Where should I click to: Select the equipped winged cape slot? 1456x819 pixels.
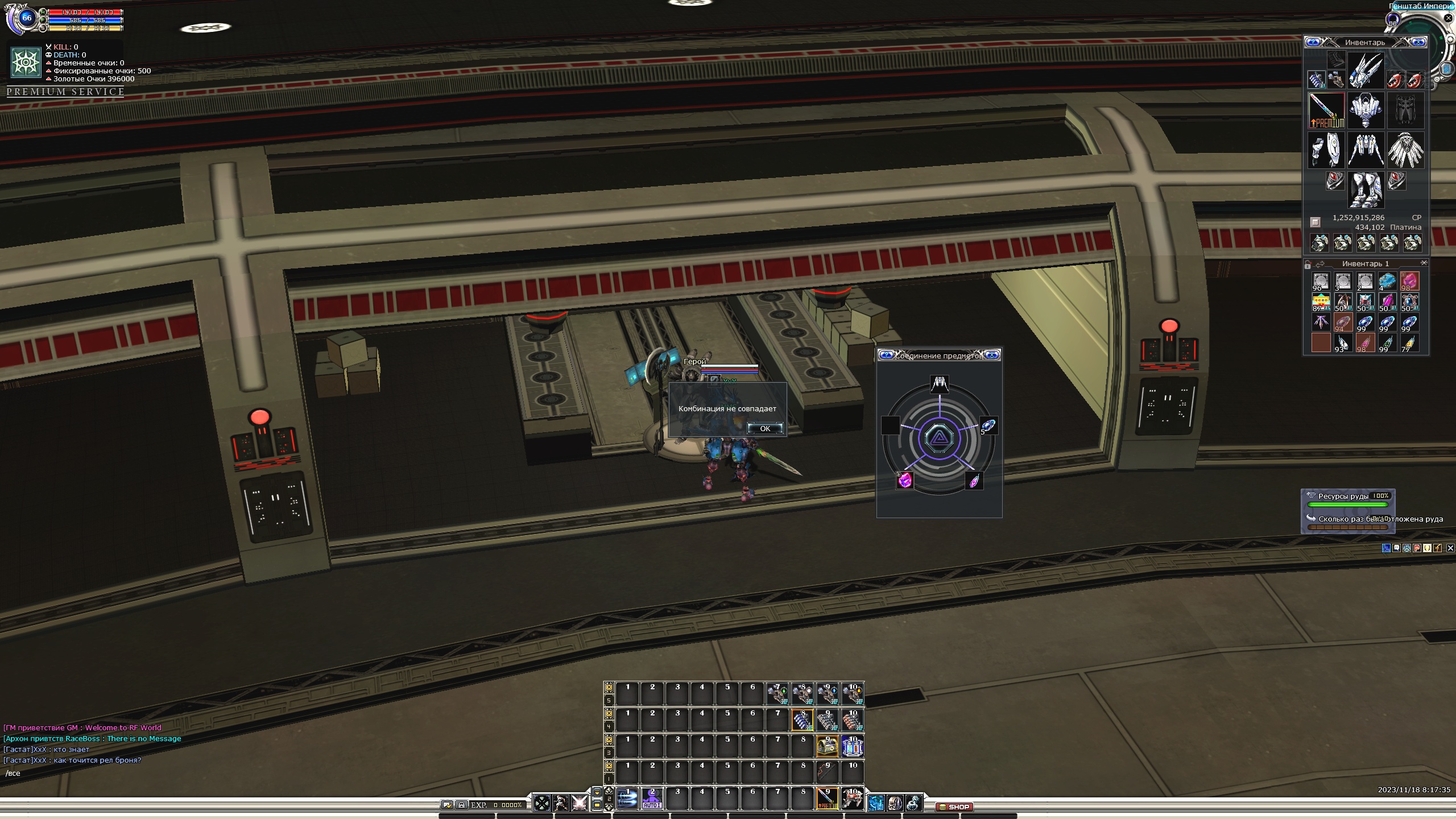(1405, 150)
